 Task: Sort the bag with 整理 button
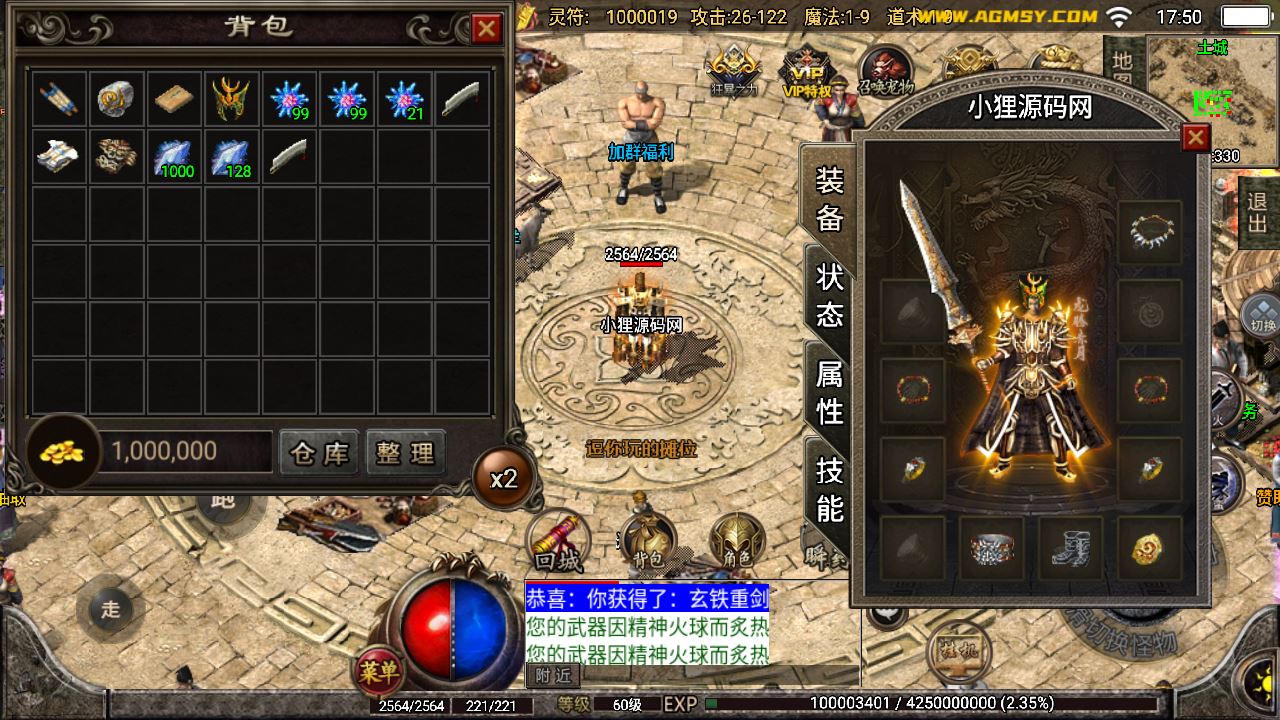405,453
